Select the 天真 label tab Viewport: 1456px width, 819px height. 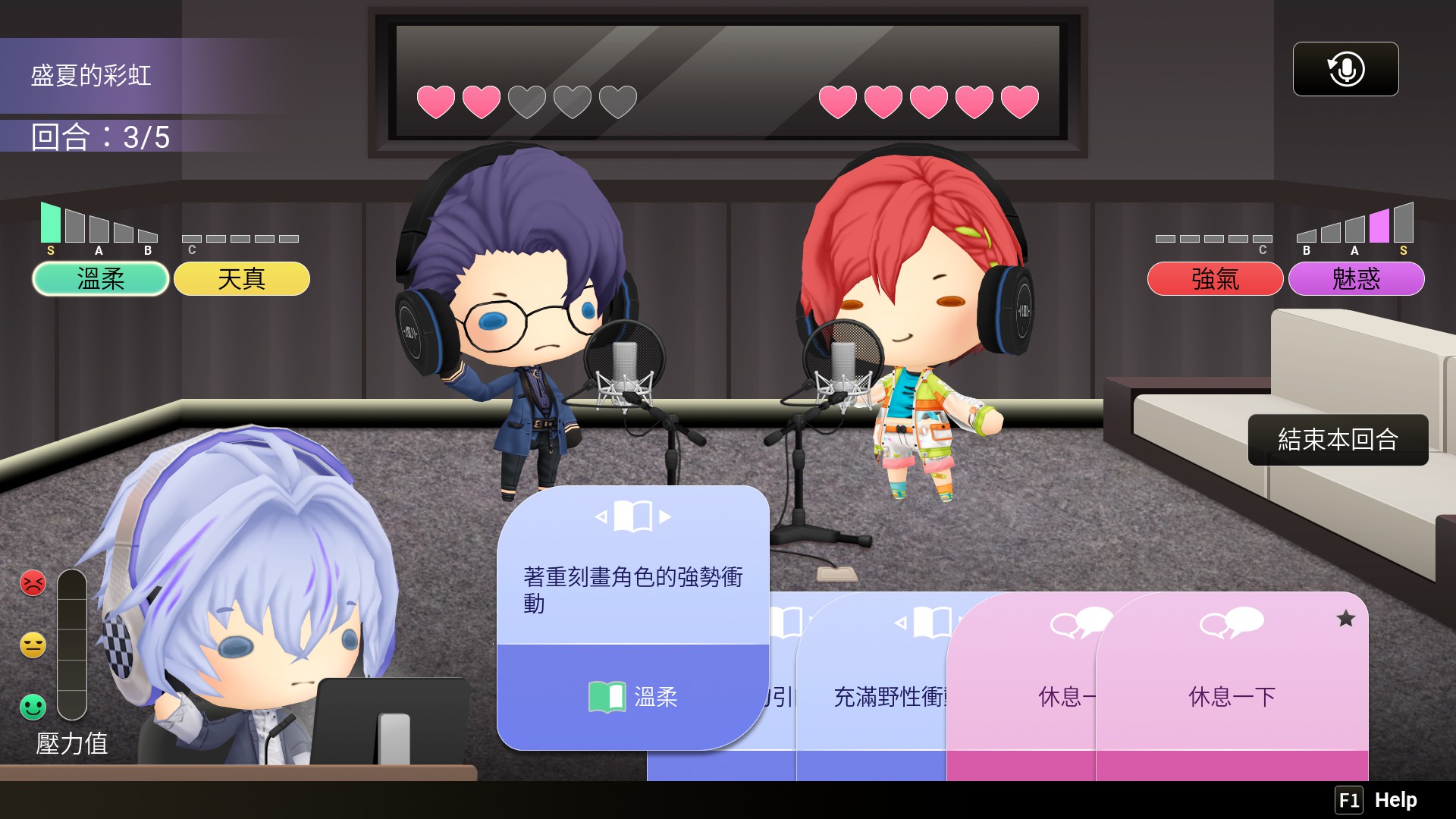pos(241,279)
